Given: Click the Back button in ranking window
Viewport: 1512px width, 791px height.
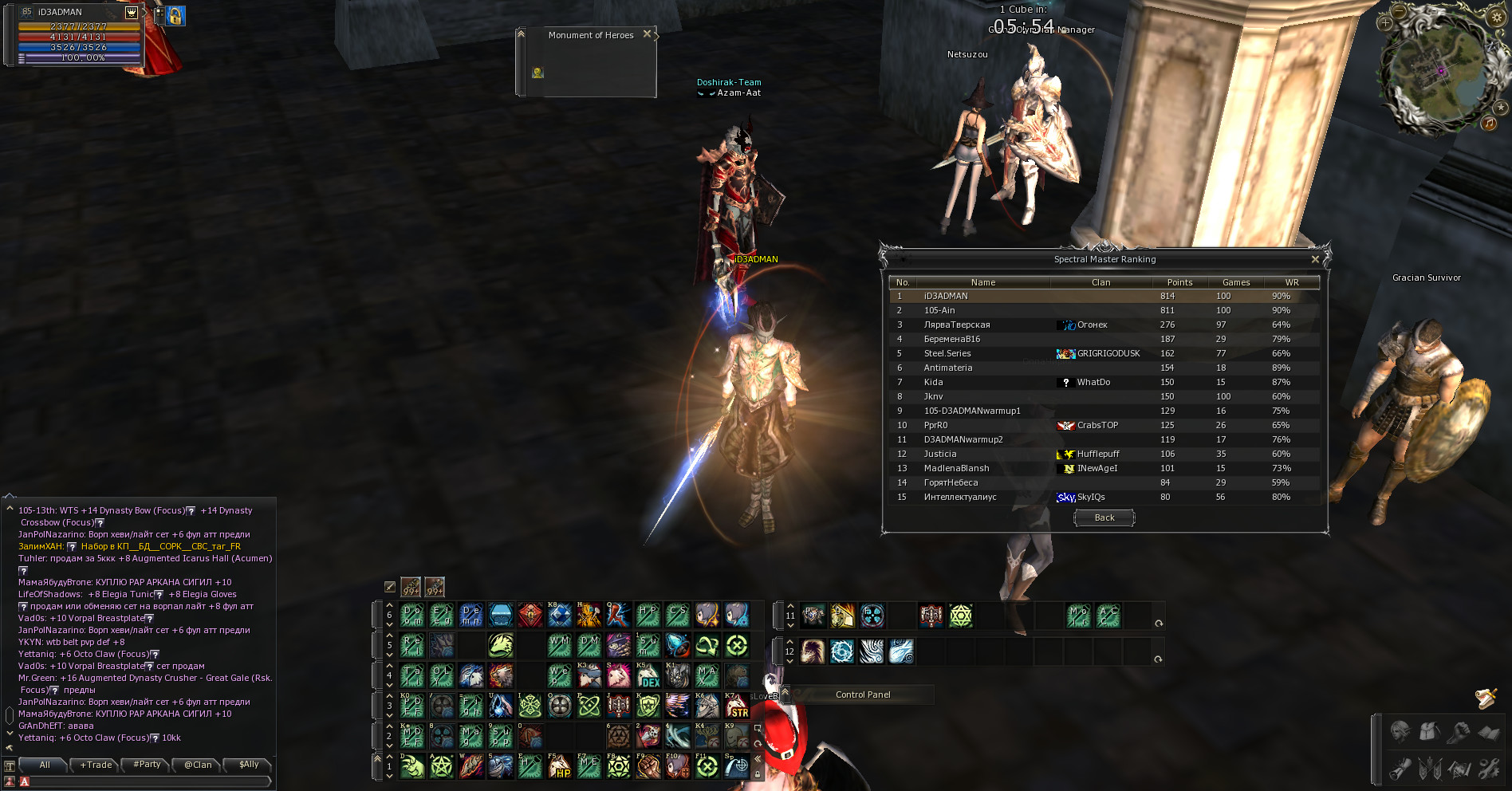Looking at the screenshot, I should tap(1104, 518).
